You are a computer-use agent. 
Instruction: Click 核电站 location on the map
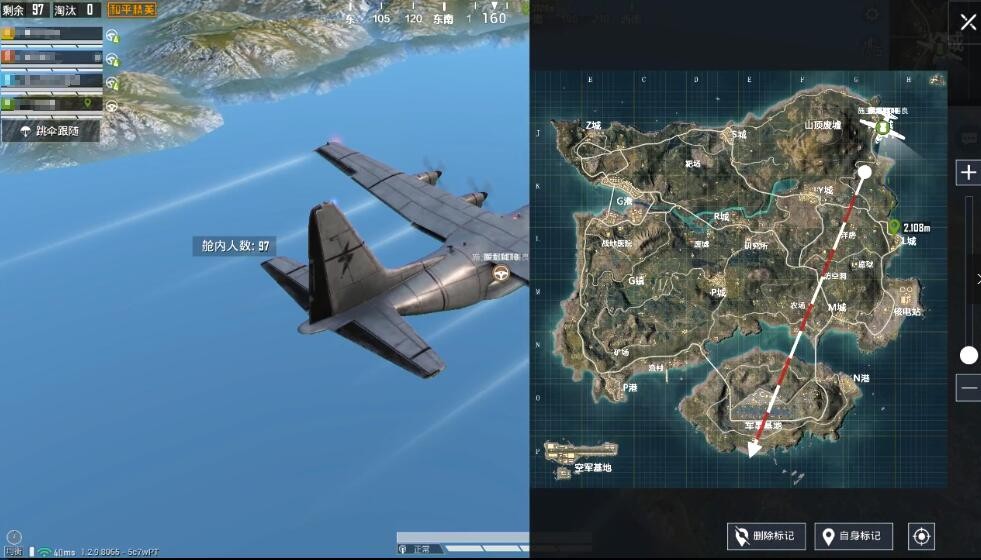tap(908, 311)
